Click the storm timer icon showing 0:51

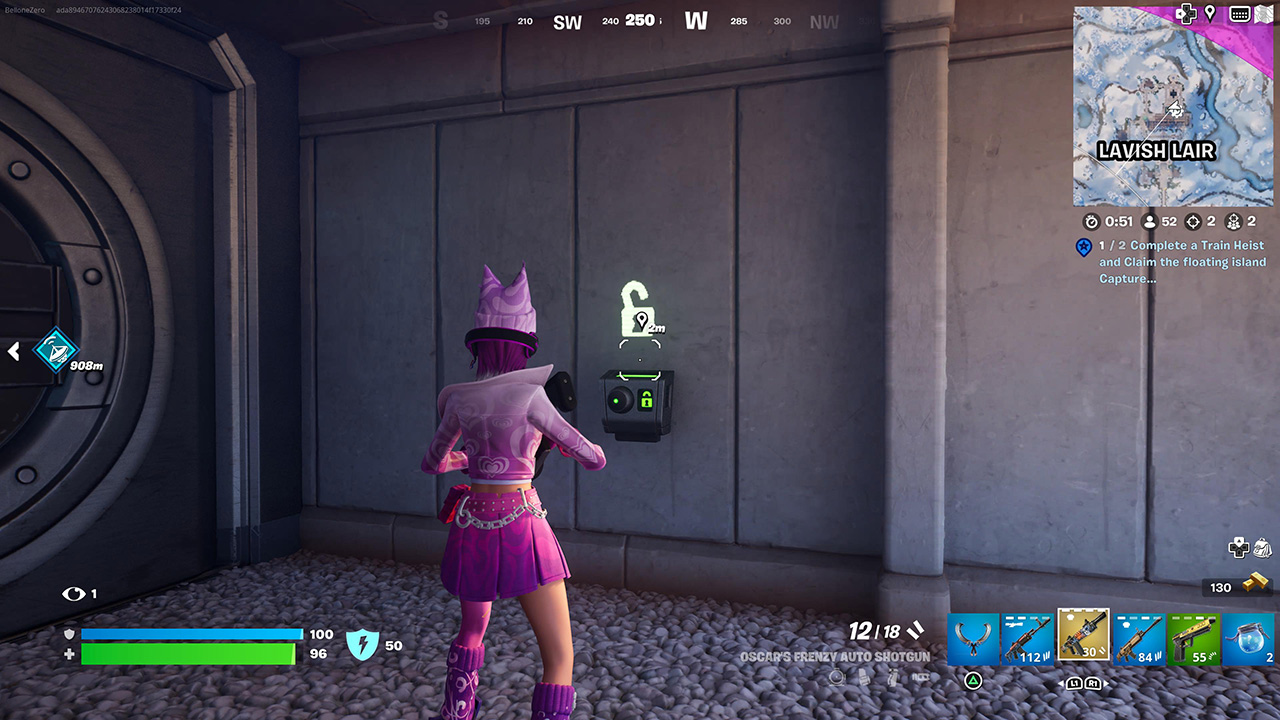pyautogui.click(x=1092, y=222)
